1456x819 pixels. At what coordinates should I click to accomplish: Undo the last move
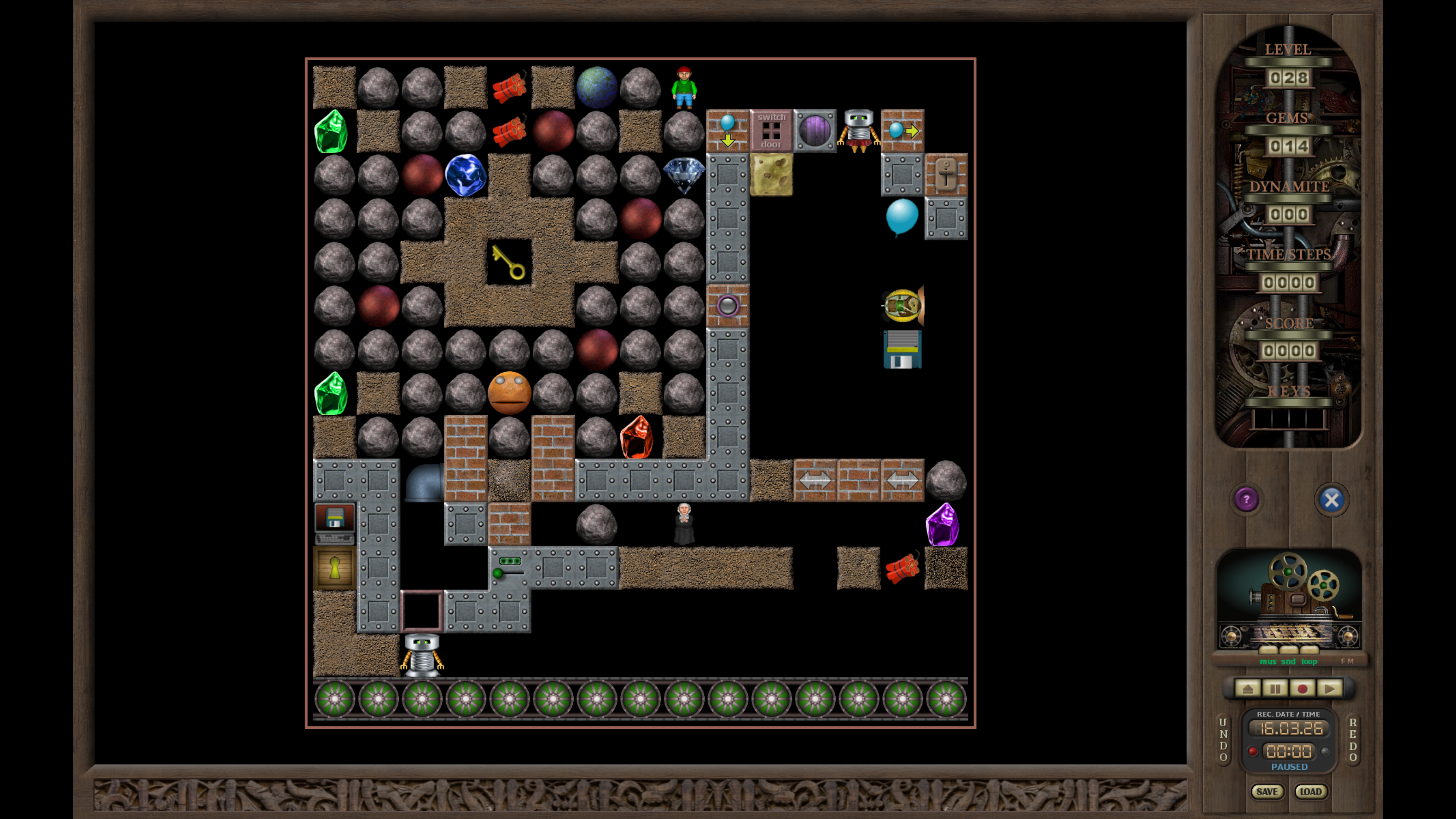pos(1223,740)
